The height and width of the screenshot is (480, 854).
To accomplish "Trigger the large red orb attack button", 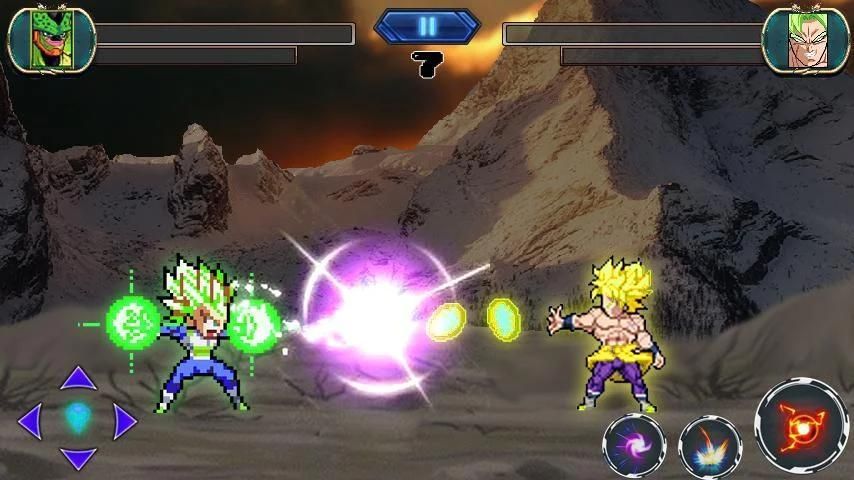I will [801, 426].
